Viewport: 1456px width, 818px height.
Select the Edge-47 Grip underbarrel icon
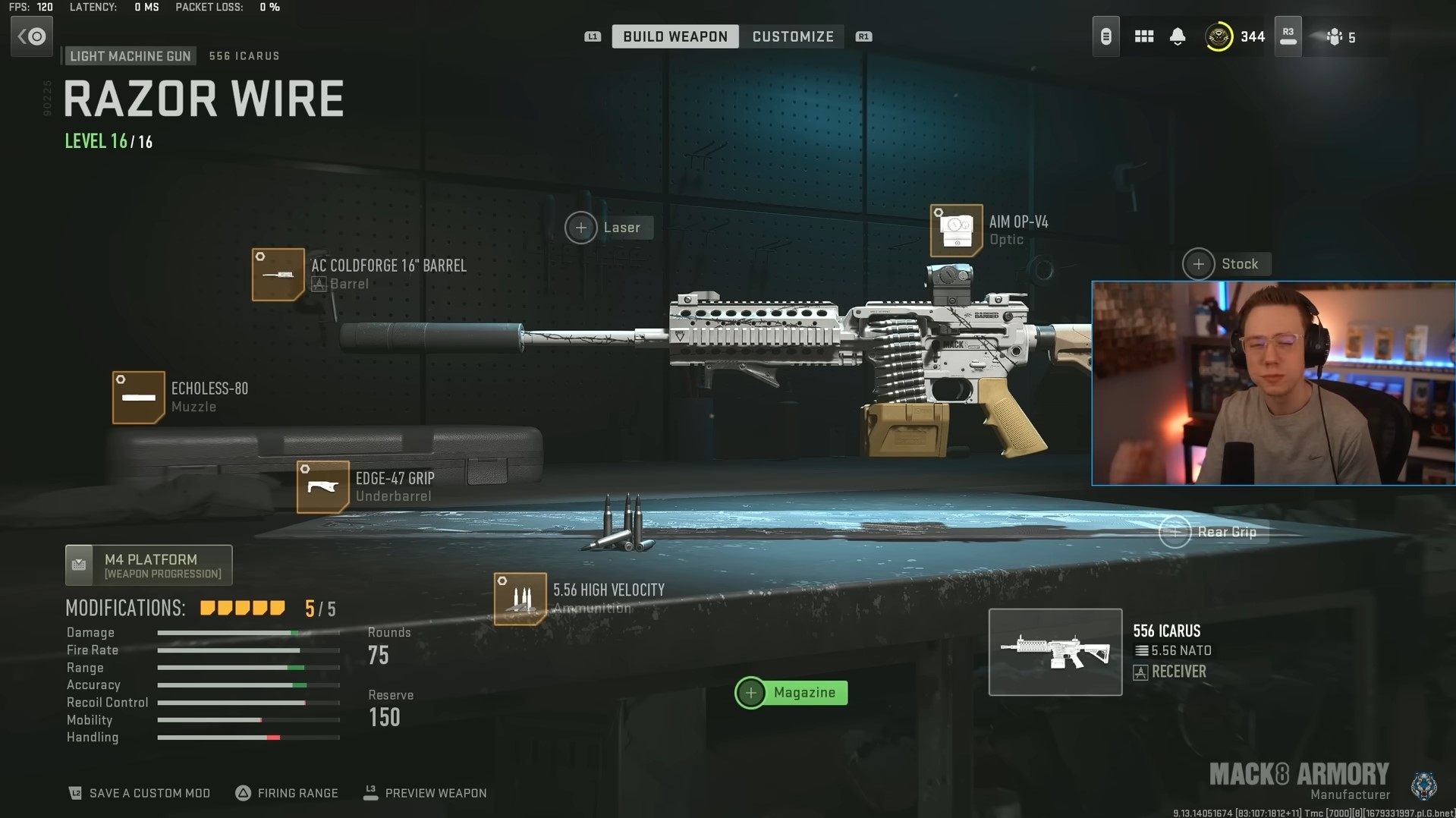[322, 487]
